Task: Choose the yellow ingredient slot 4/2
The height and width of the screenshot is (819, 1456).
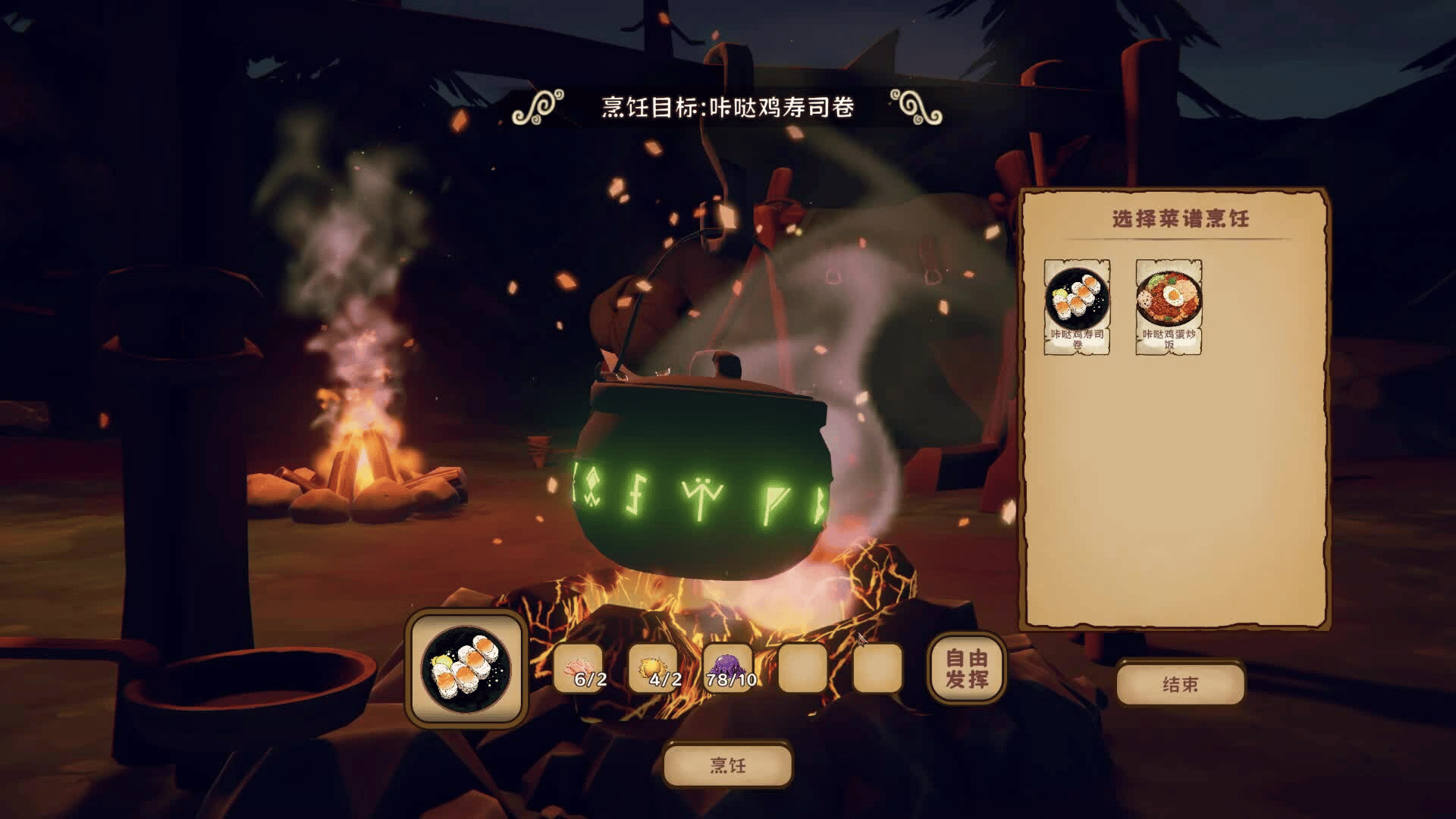Action: click(x=654, y=669)
